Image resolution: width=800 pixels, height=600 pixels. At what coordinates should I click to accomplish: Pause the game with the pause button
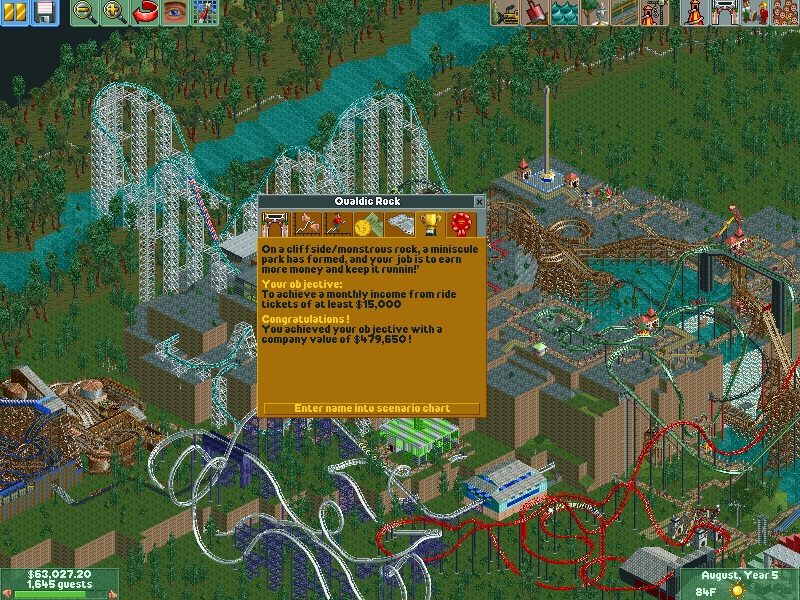click(x=15, y=13)
